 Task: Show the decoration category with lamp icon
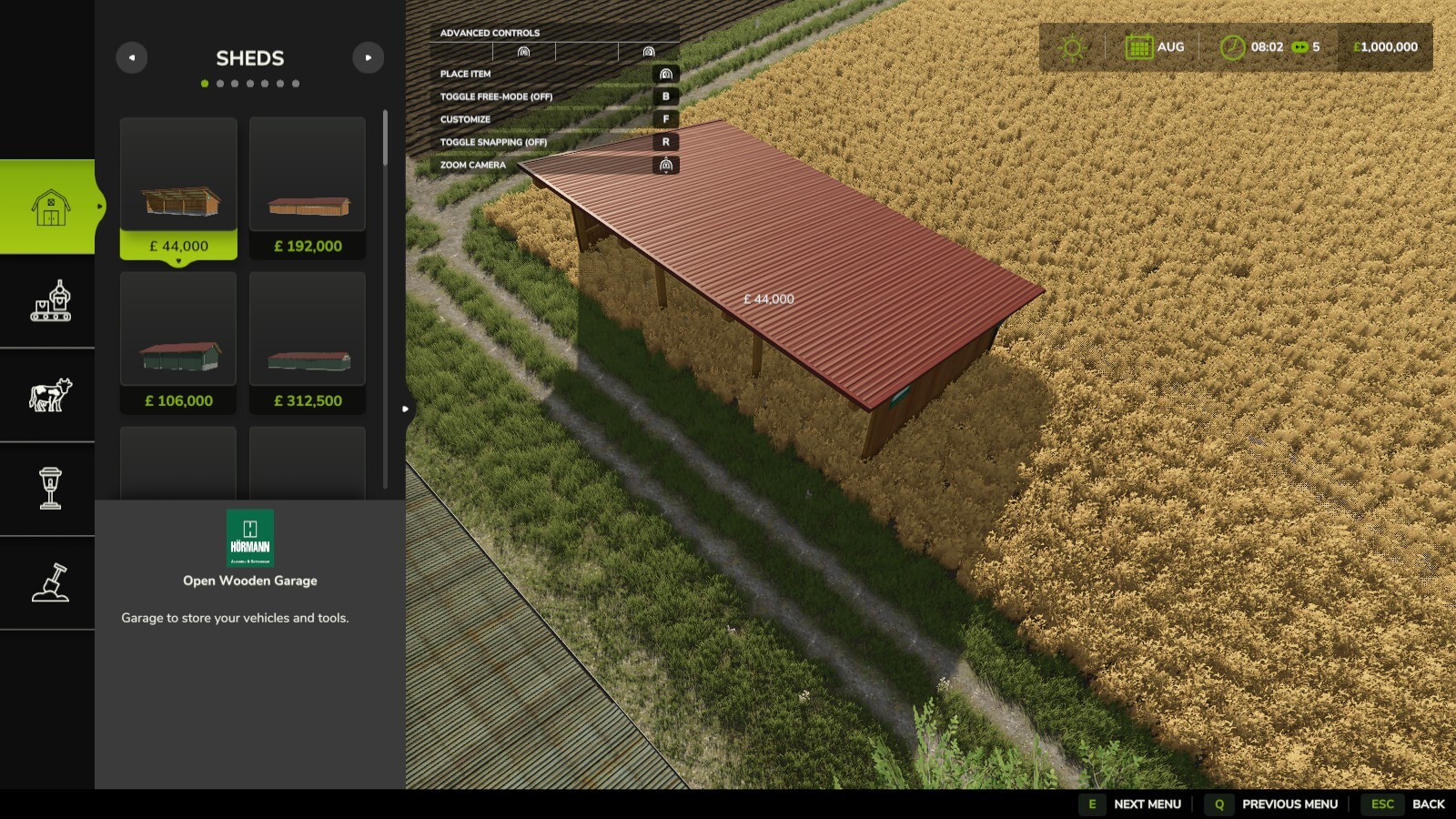coord(51,489)
